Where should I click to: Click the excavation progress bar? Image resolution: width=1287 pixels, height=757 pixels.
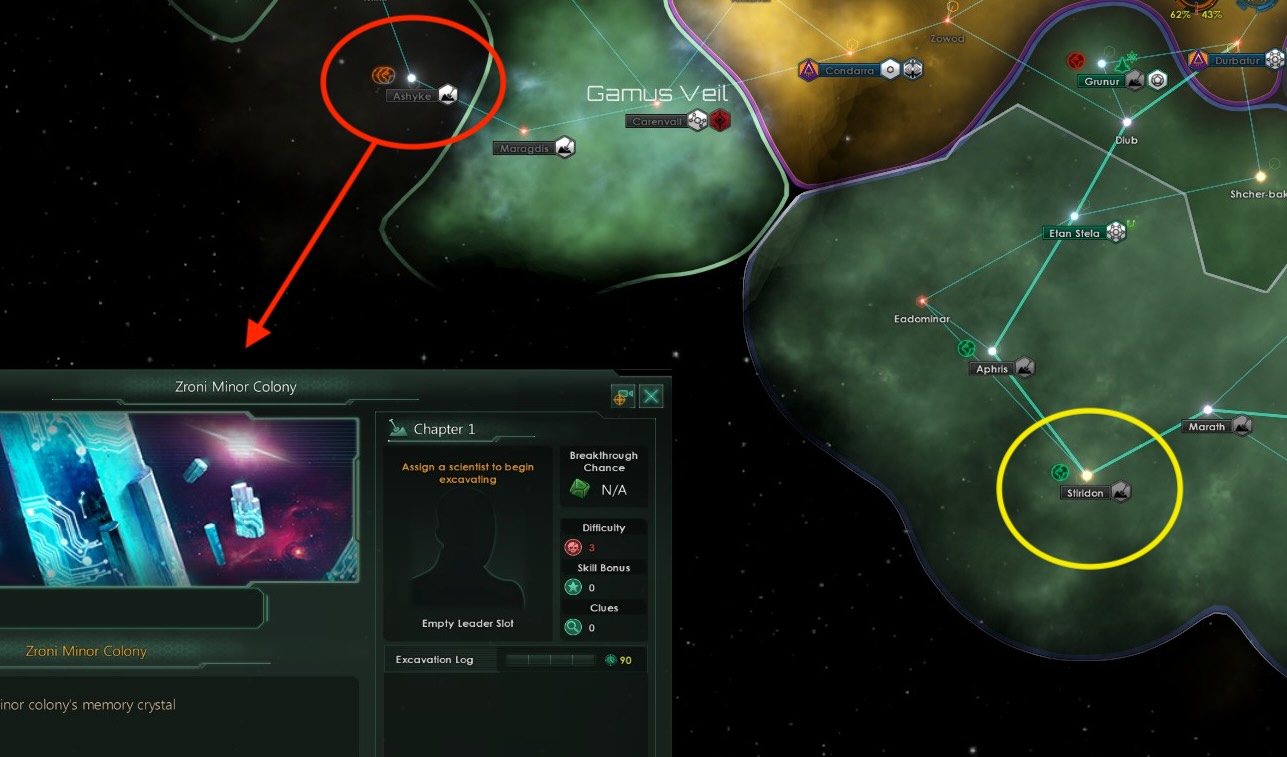pyautogui.click(x=548, y=659)
